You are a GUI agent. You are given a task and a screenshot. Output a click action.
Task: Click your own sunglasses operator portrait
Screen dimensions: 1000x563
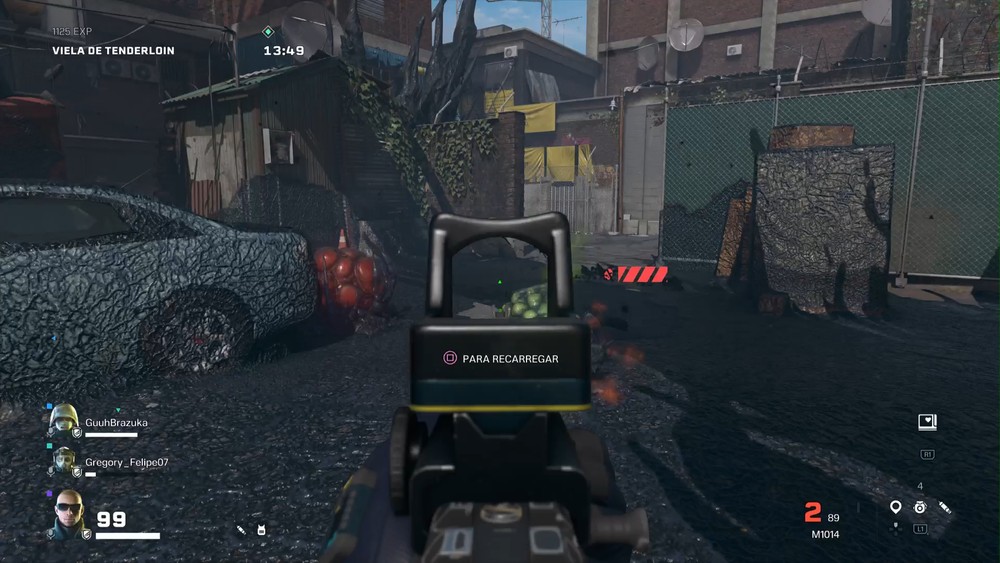click(68, 513)
